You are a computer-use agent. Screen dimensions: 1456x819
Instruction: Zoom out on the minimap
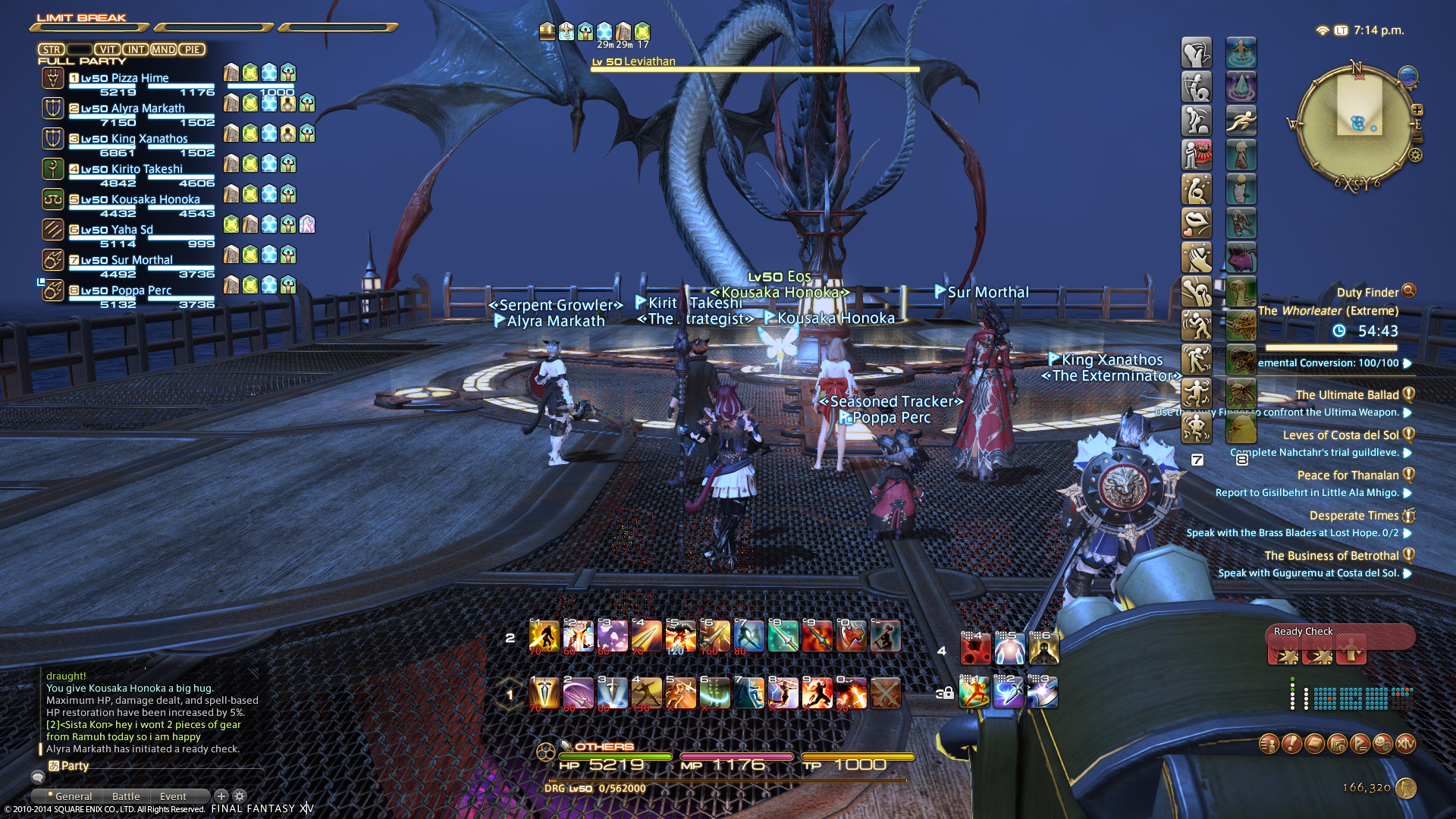click(1417, 138)
